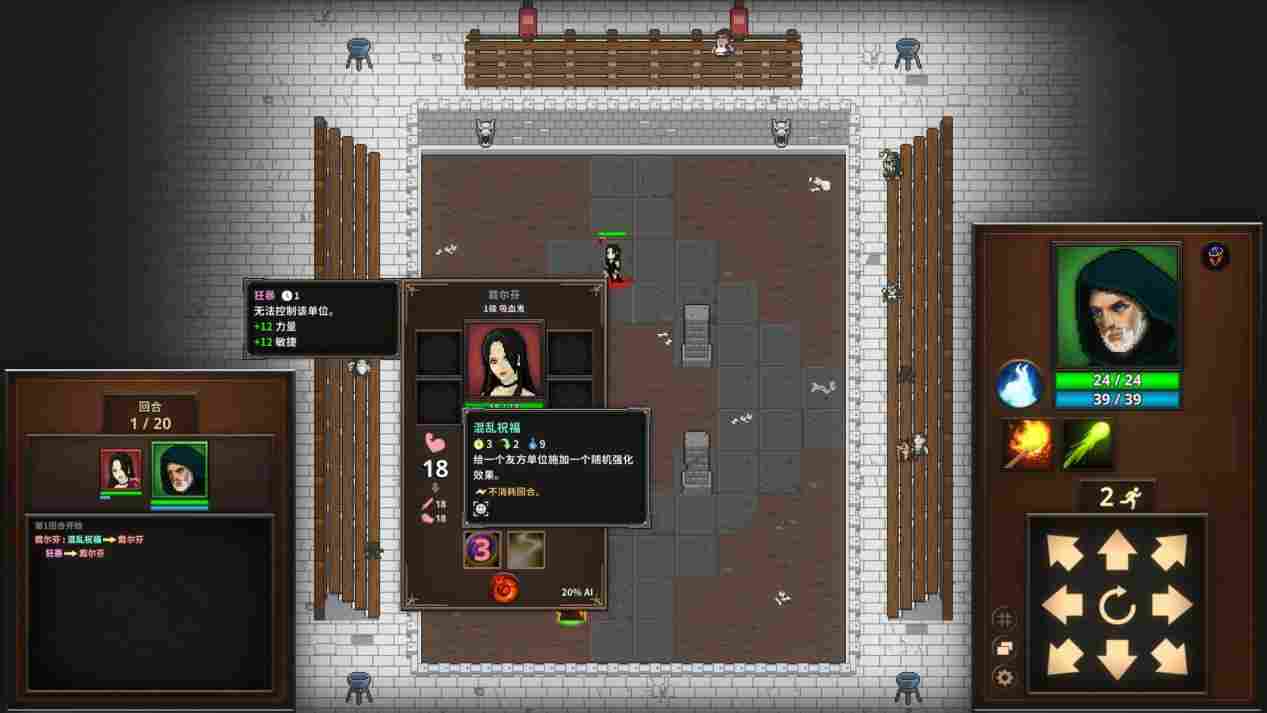1267x713 pixels.
Task: Cast the fireball torch ability
Action: point(1028,445)
